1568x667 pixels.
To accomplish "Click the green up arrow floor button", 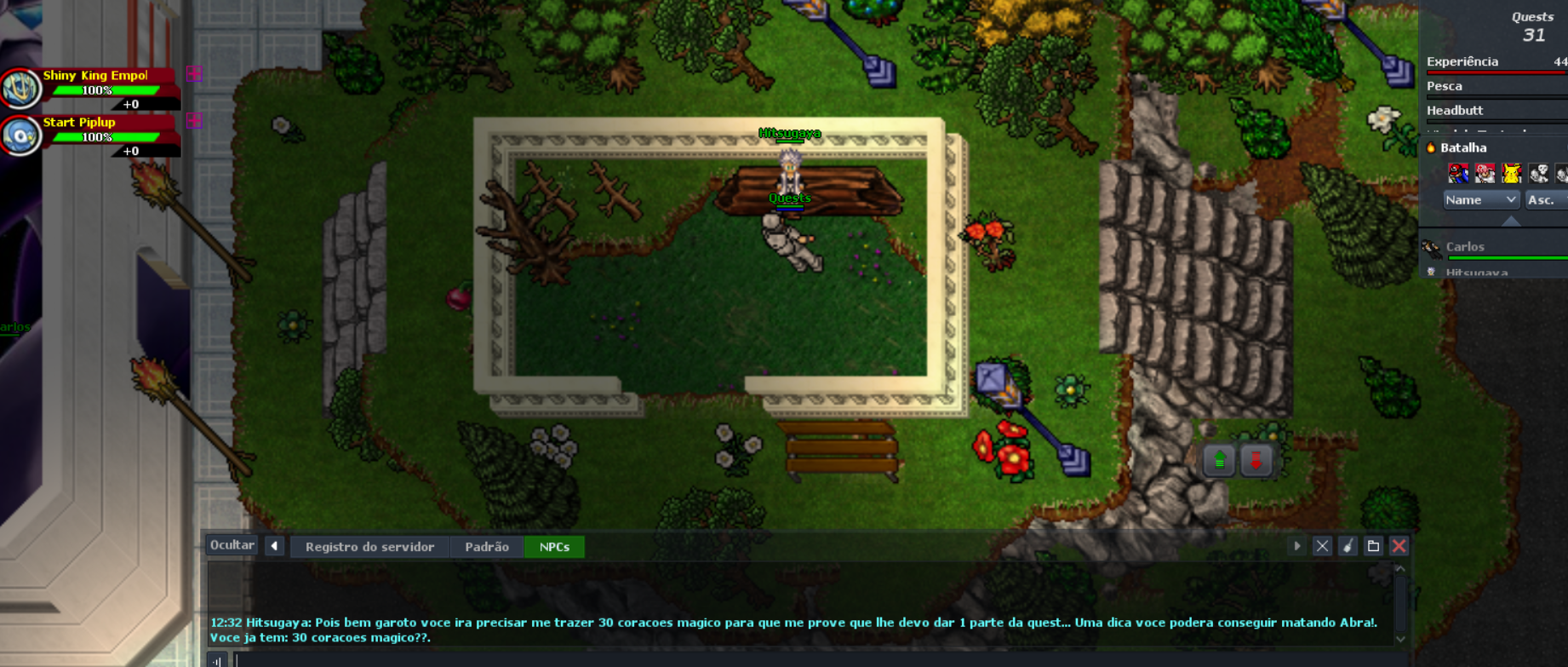I will 1219,461.
